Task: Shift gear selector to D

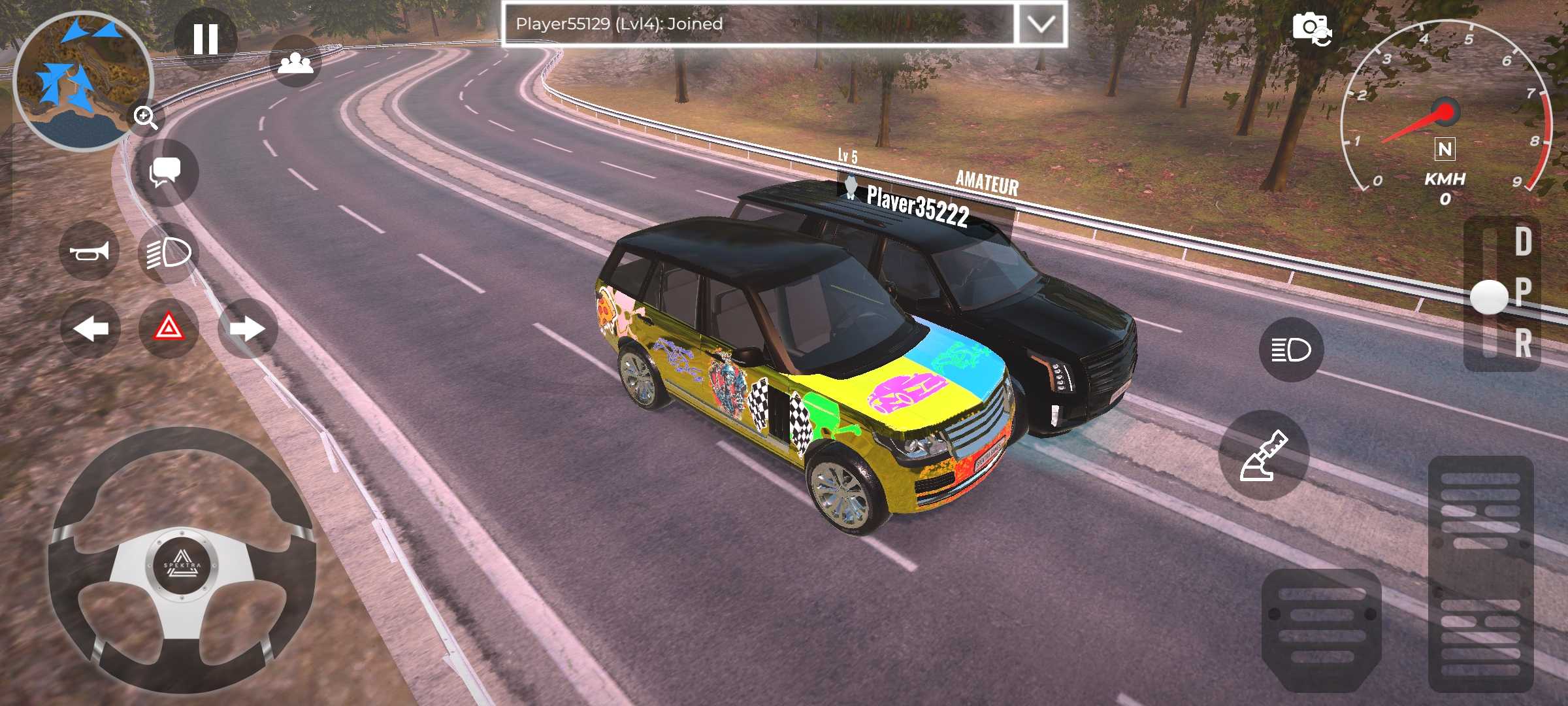Action: (1523, 242)
